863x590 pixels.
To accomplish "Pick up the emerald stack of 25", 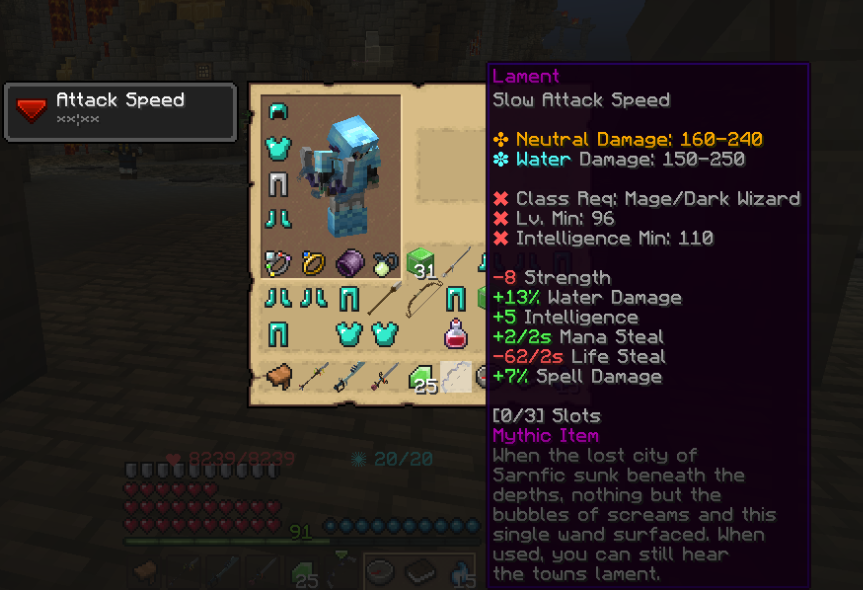I will click(421, 378).
